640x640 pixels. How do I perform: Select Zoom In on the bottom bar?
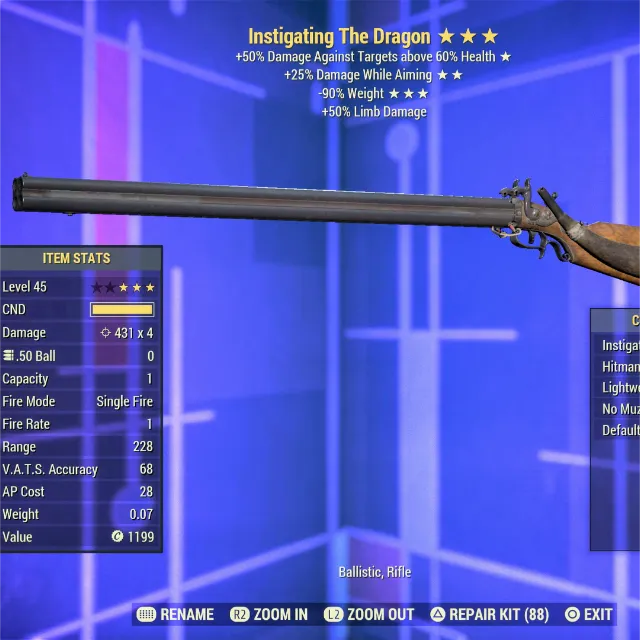(270, 614)
